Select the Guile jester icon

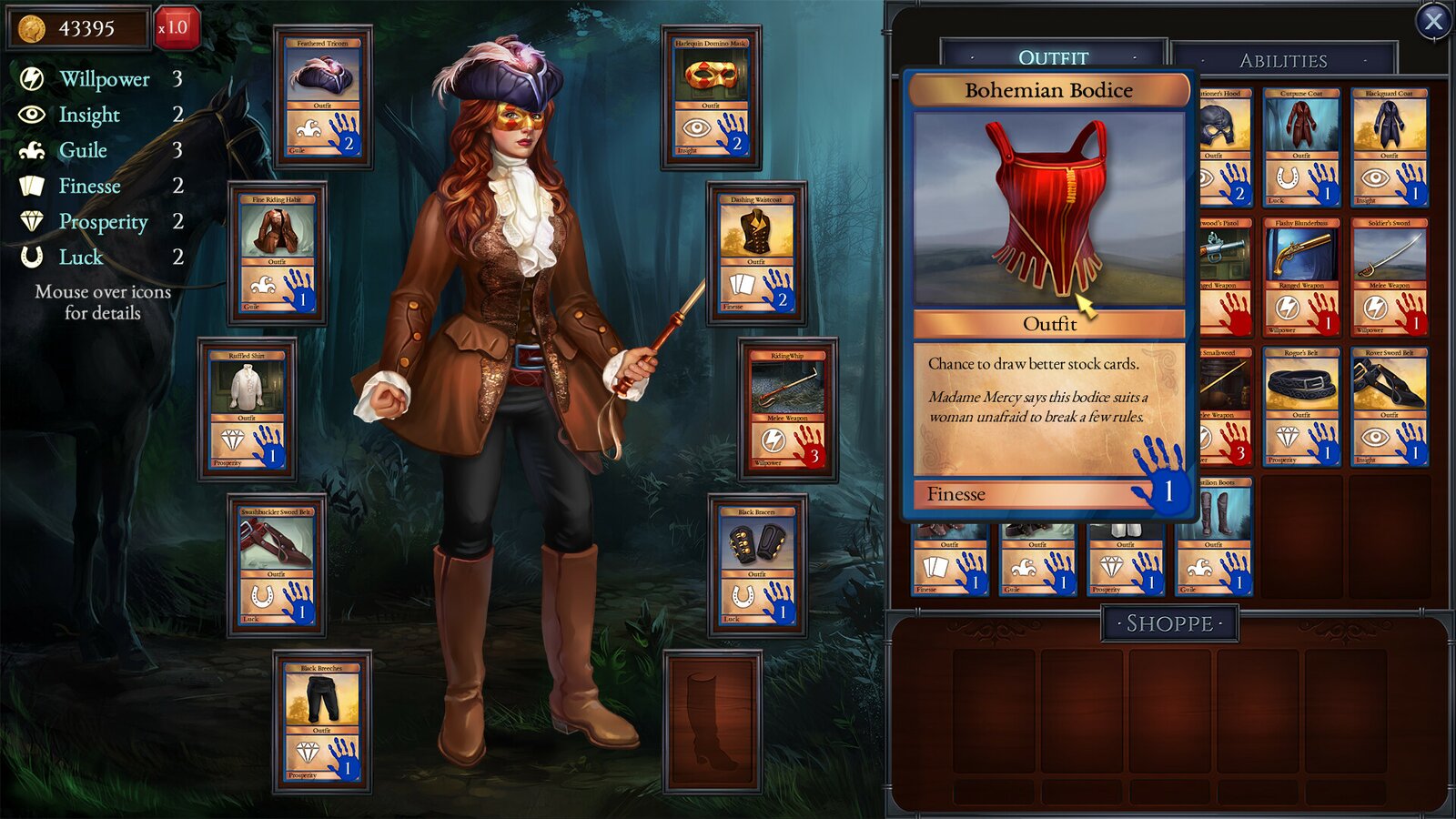(30, 150)
